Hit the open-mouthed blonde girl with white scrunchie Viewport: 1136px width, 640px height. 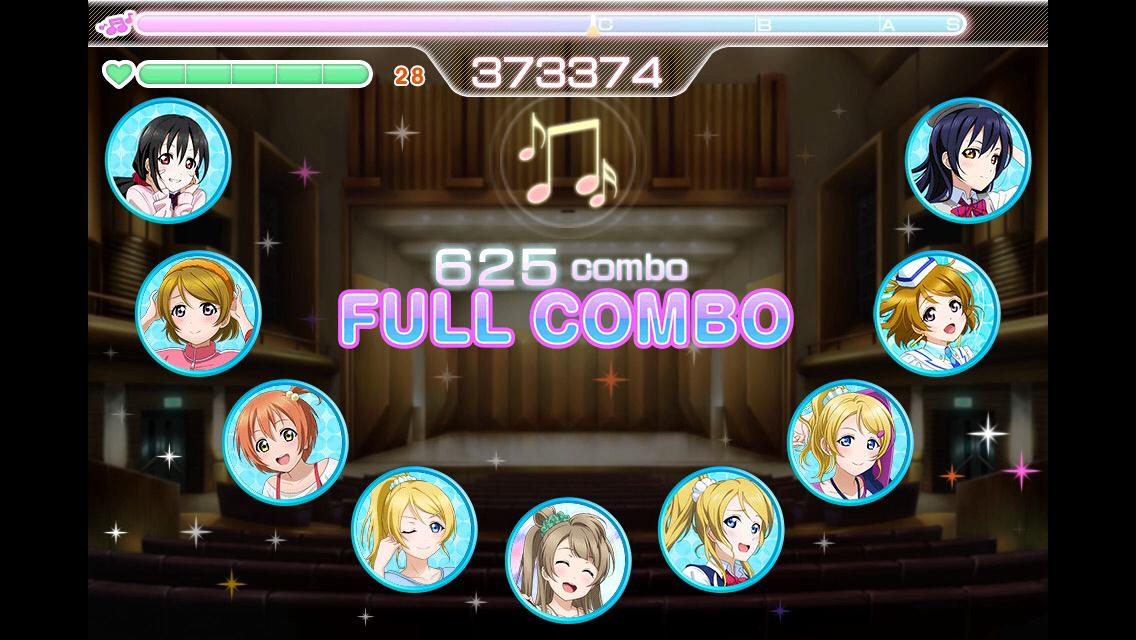click(721, 529)
